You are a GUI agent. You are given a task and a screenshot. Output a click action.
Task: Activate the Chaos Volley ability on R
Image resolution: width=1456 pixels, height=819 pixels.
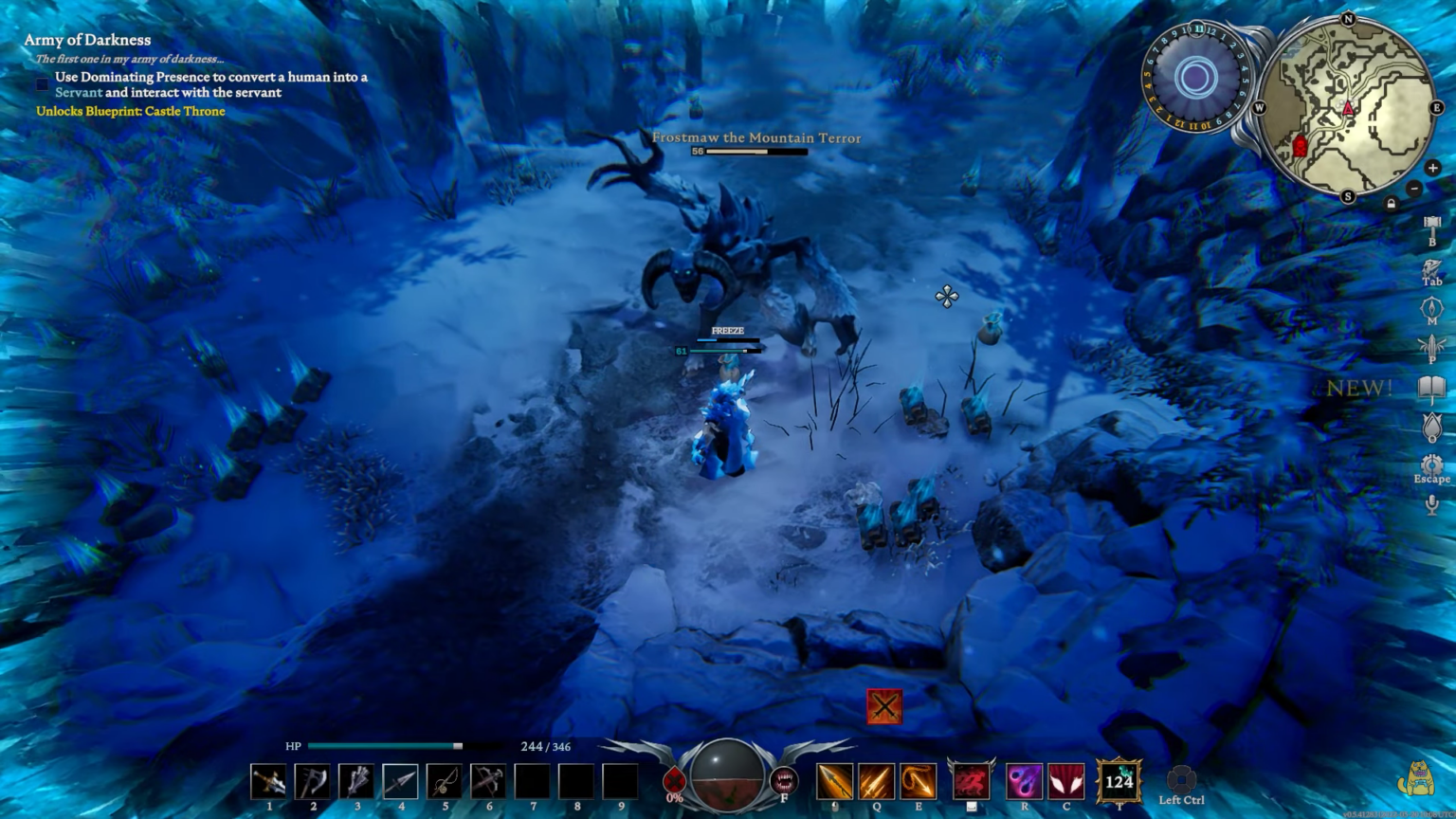(x=1025, y=781)
